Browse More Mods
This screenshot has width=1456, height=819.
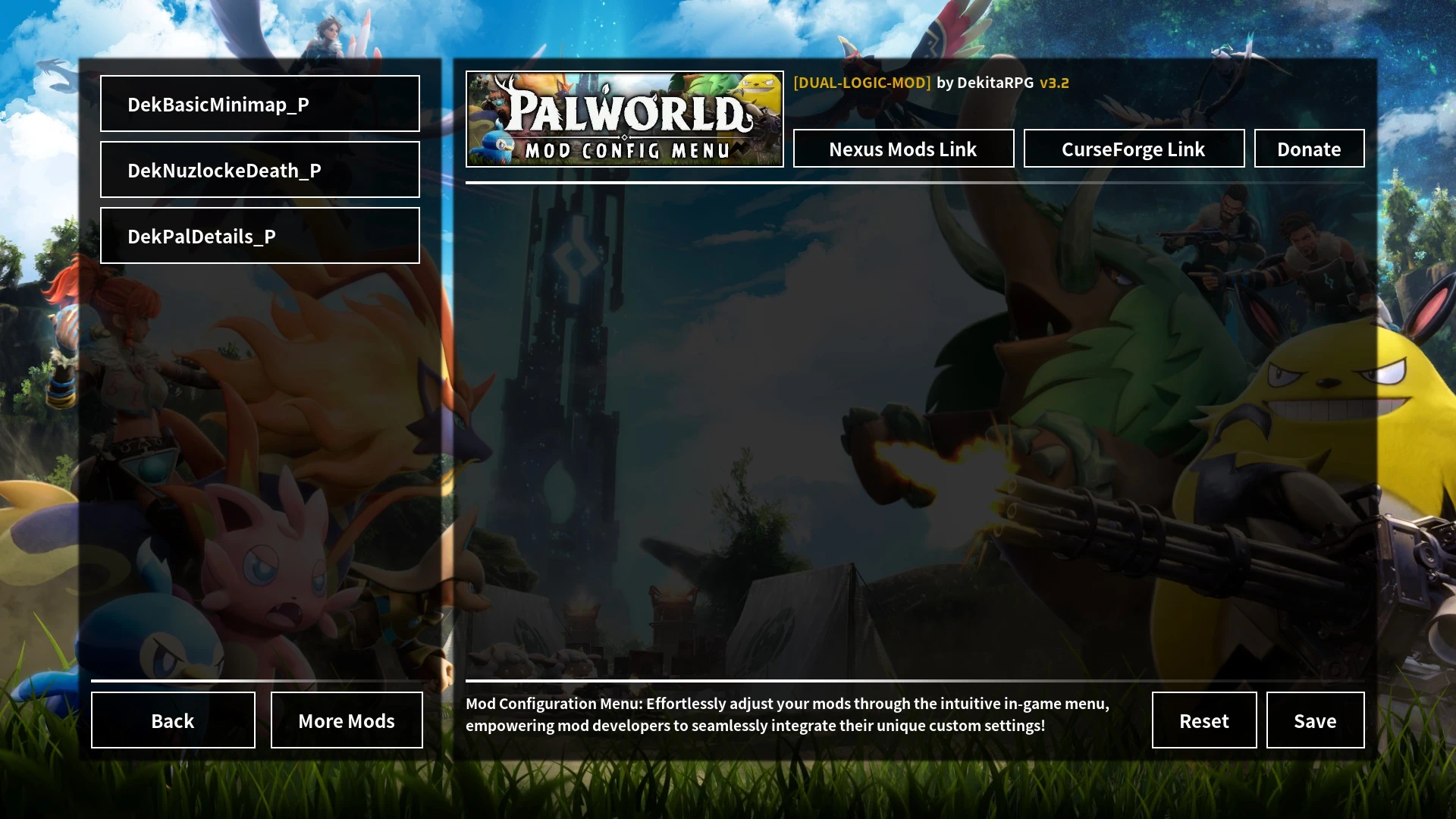(x=346, y=720)
